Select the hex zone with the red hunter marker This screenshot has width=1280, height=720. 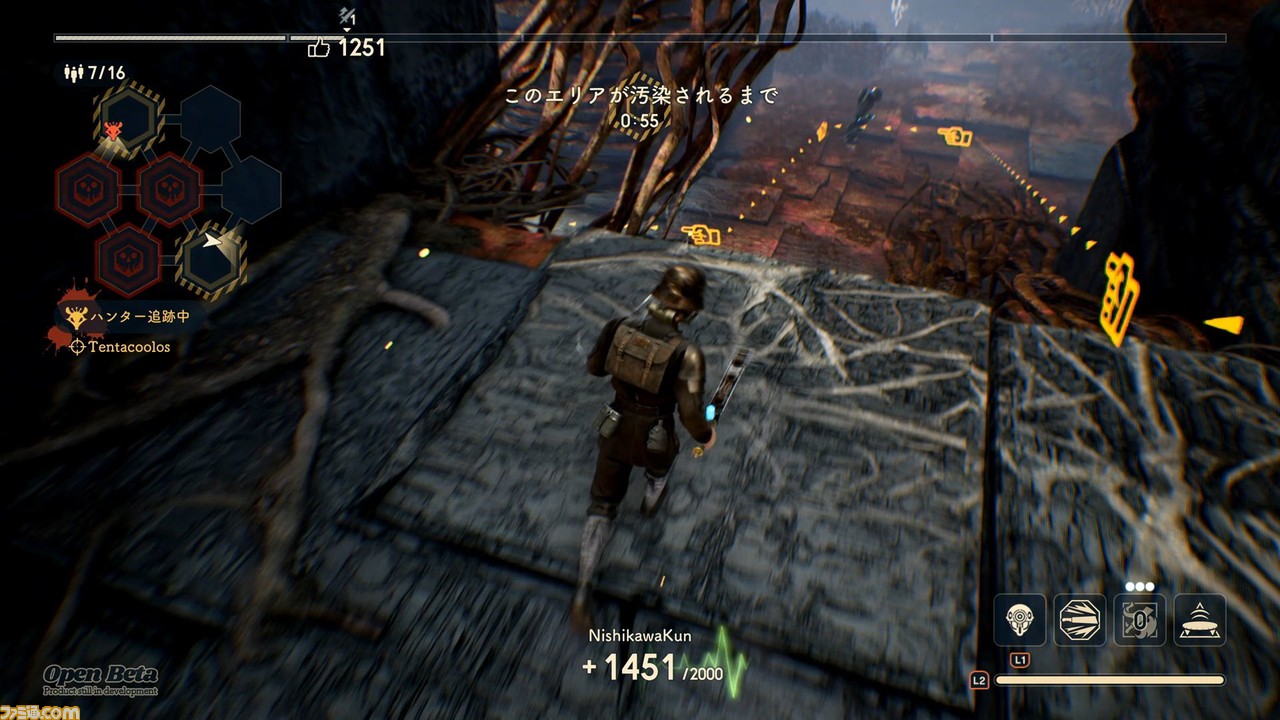[x=128, y=122]
